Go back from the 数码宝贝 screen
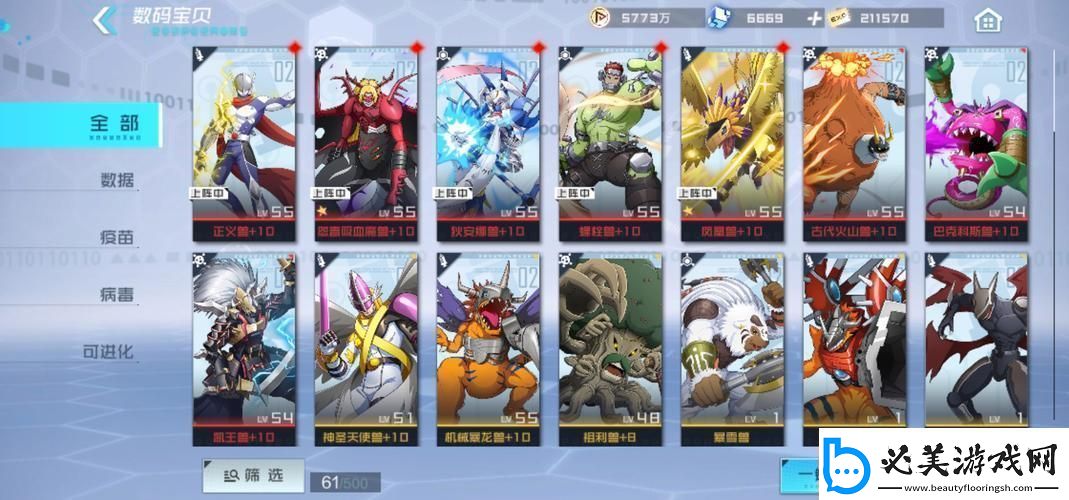Image resolution: width=1069 pixels, height=500 pixels. 103,19
